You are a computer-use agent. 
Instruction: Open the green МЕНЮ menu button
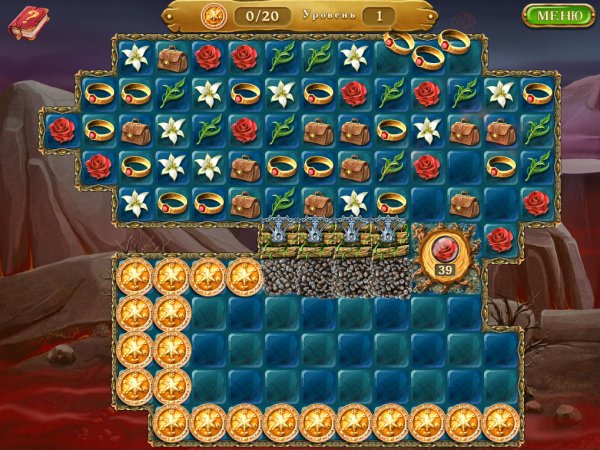click(x=558, y=16)
